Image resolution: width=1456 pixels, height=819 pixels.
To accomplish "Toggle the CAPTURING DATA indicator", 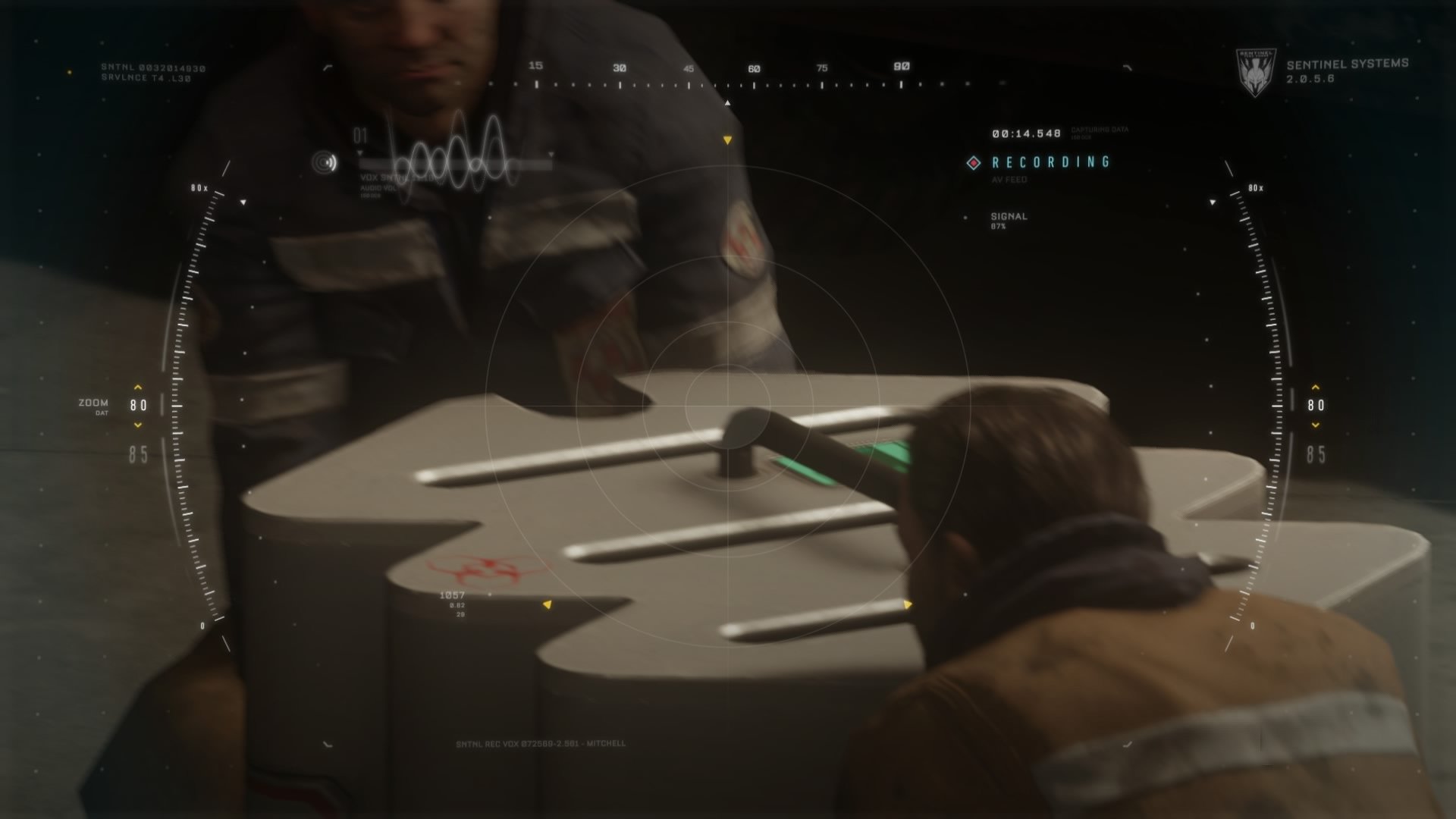I will tap(1100, 130).
